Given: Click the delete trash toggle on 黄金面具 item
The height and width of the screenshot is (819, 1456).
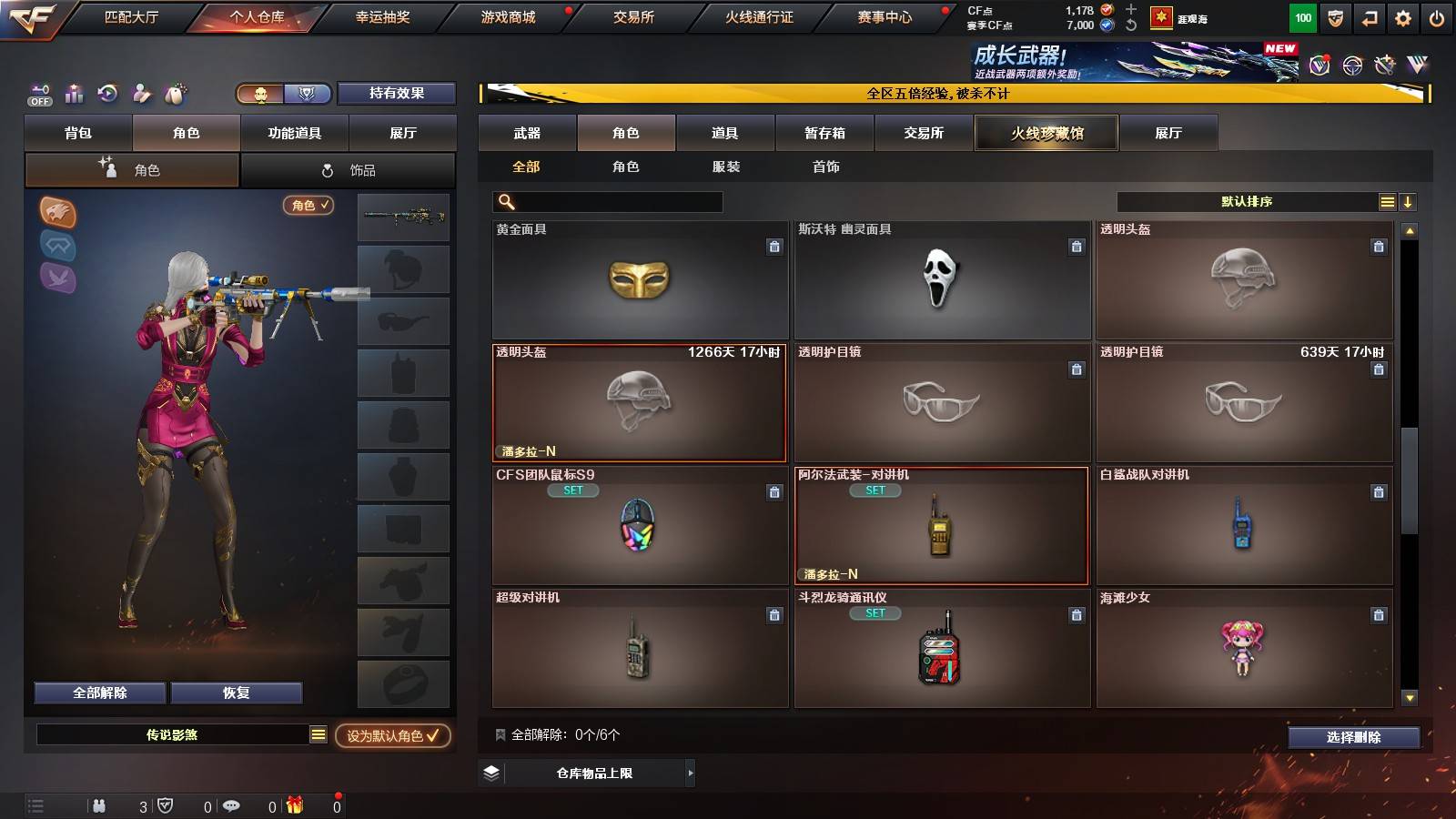Looking at the screenshot, I should pyautogui.click(x=773, y=246).
